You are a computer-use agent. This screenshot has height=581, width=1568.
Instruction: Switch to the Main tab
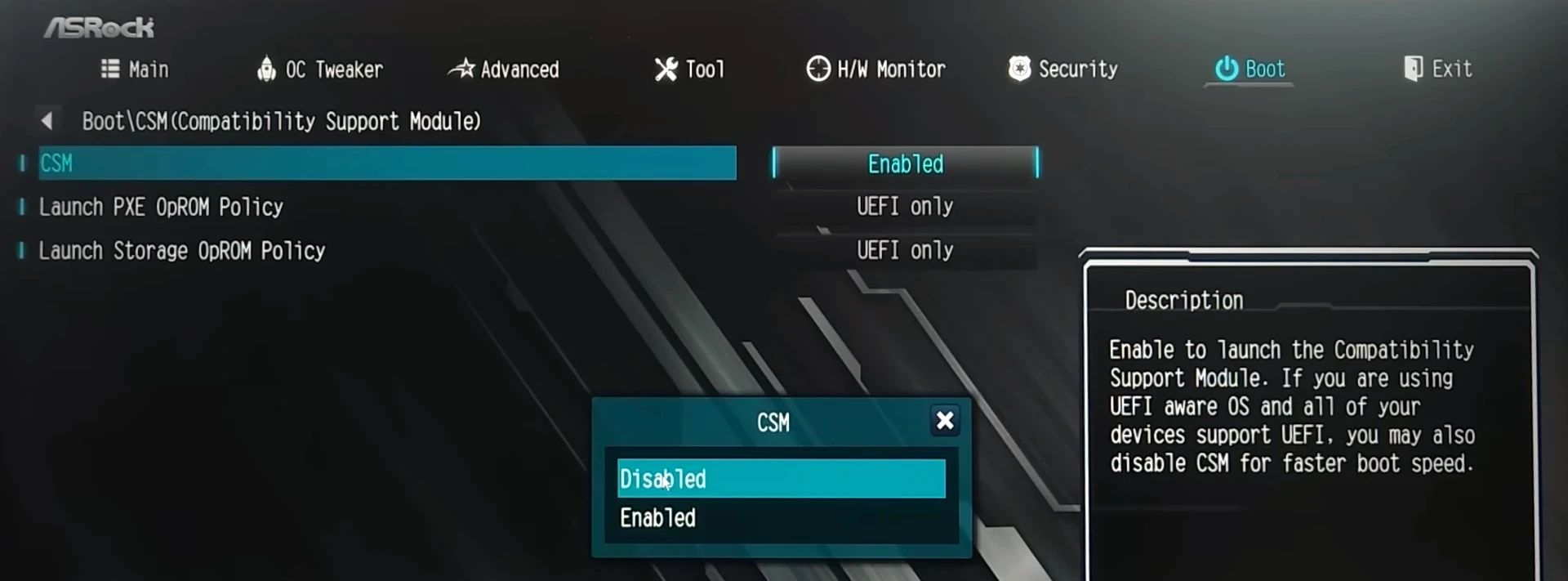tap(136, 69)
